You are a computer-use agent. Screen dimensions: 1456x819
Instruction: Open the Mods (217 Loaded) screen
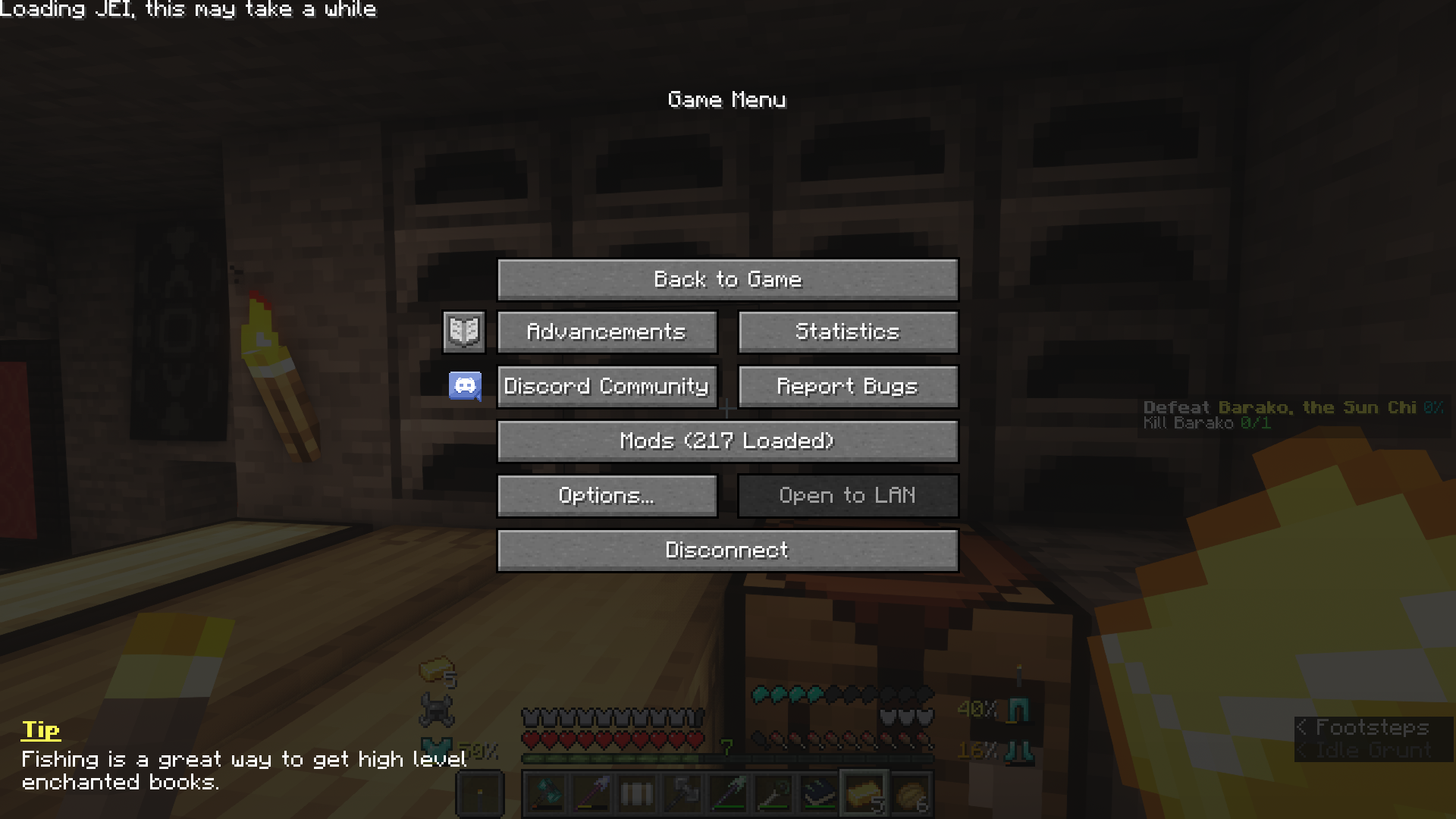click(727, 441)
